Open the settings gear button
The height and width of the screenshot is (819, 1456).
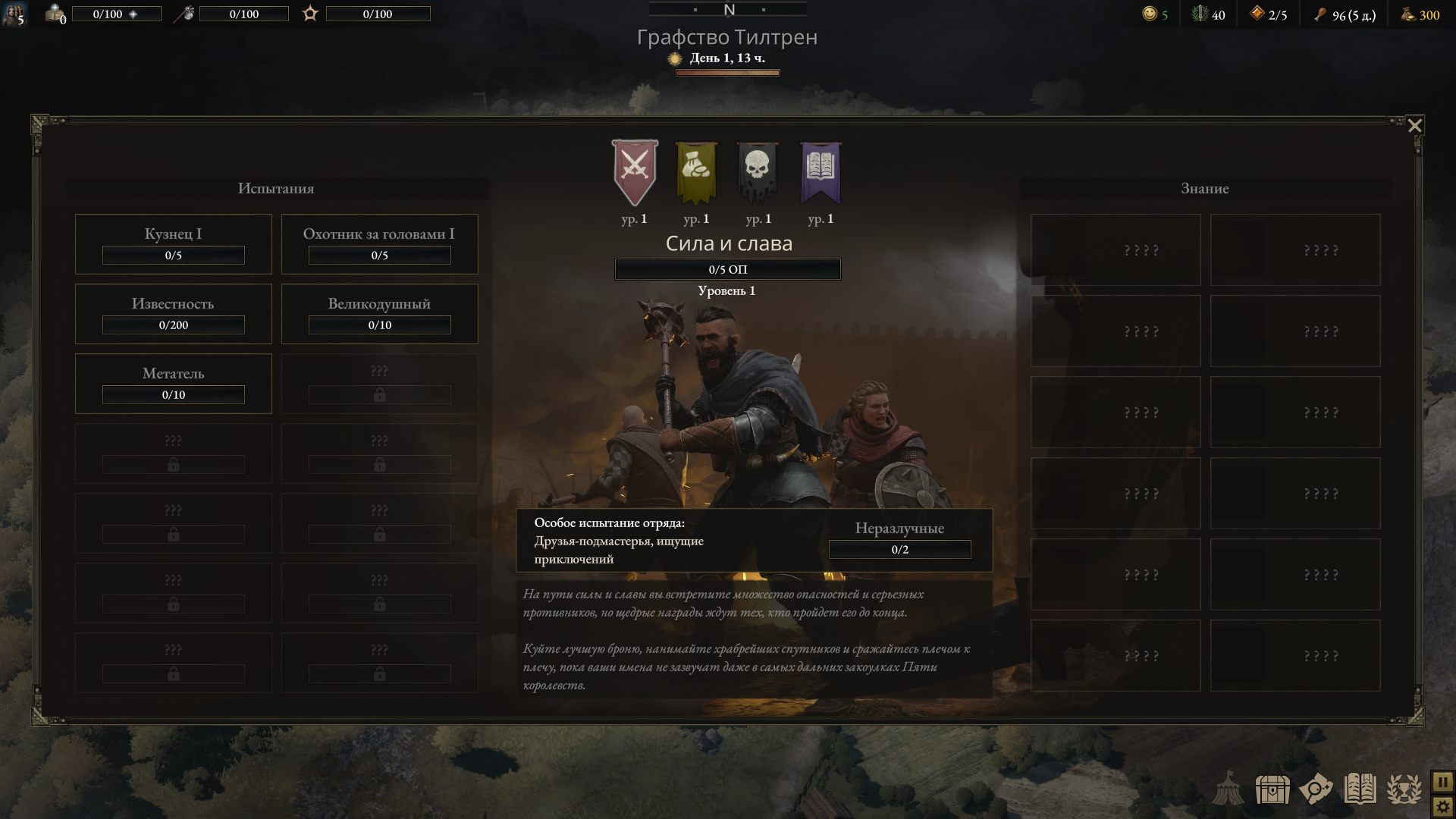(1444, 807)
